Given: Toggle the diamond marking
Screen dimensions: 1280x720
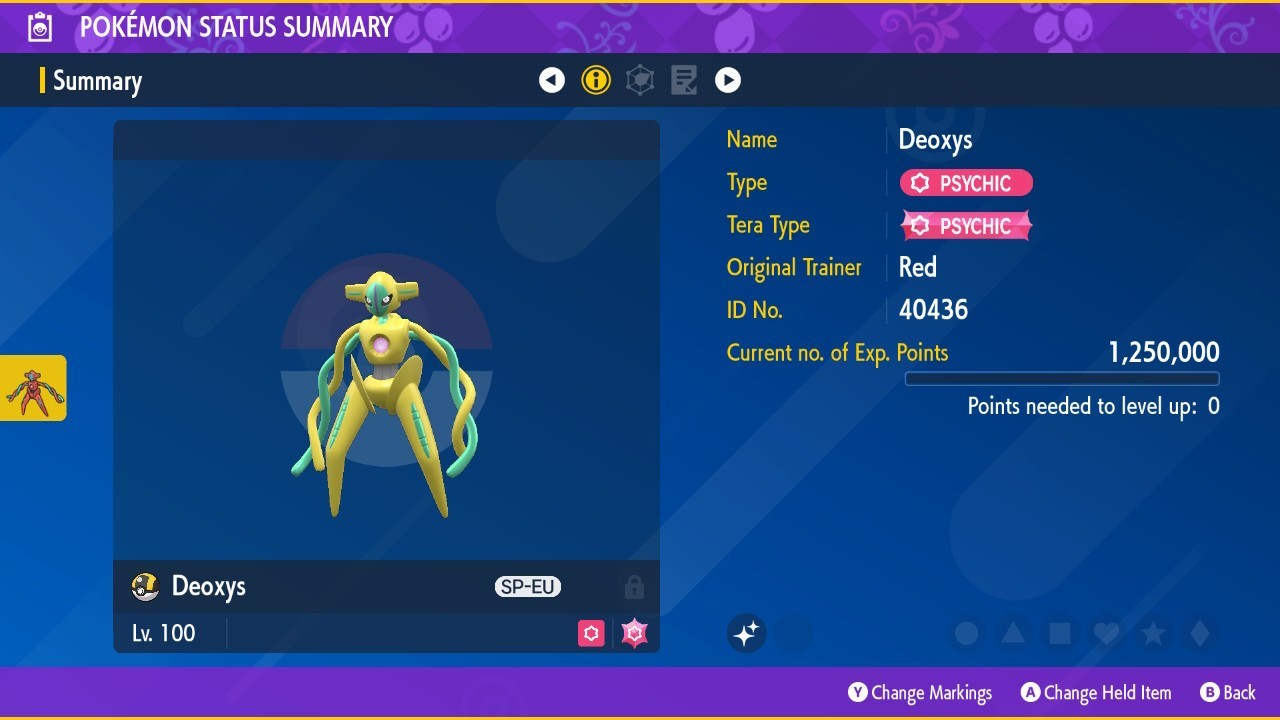Looking at the screenshot, I should [x=1200, y=633].
